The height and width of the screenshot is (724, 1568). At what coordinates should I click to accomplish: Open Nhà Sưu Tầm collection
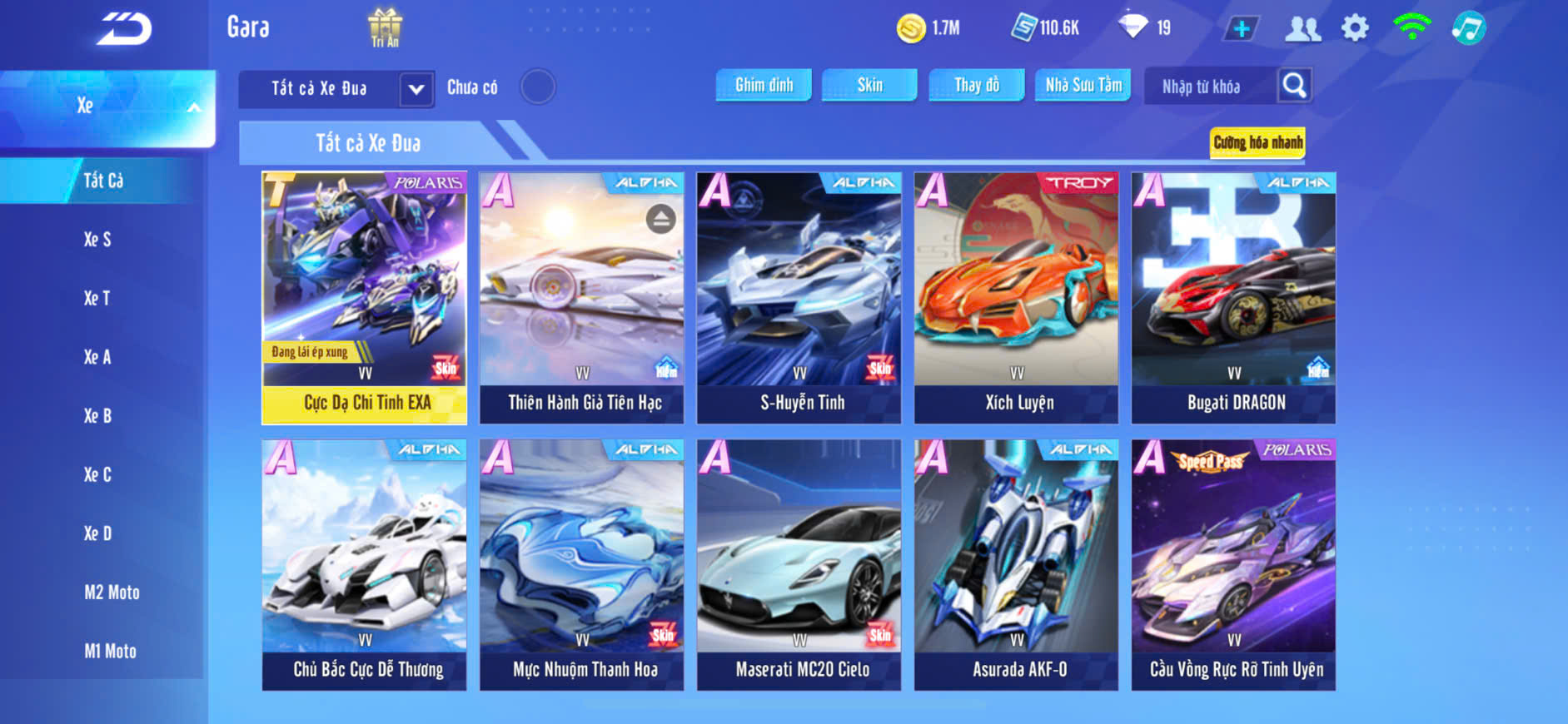click(x=1083, y=85)
